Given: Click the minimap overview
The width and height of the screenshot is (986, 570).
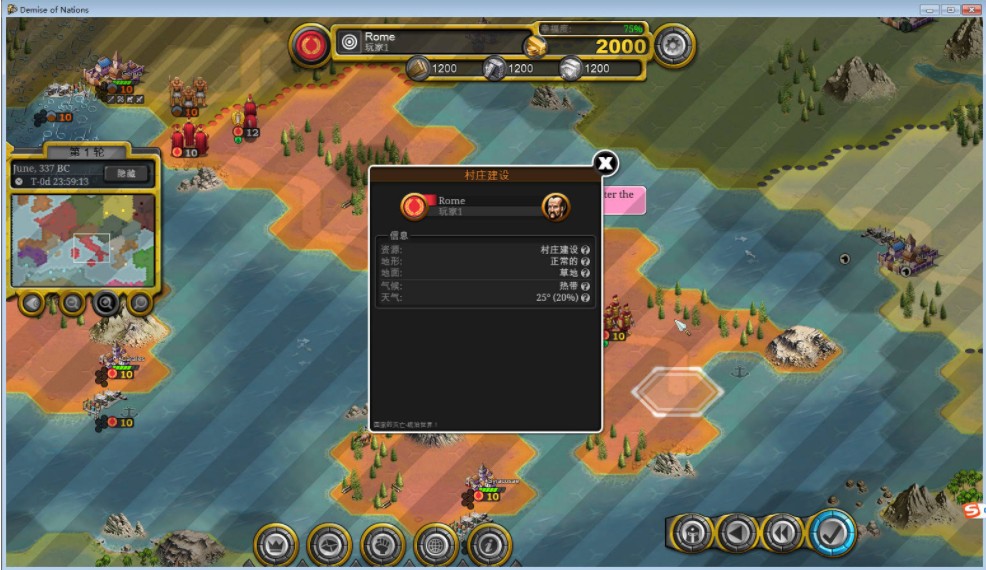Looking at the screenshot, I should [83, 239].
